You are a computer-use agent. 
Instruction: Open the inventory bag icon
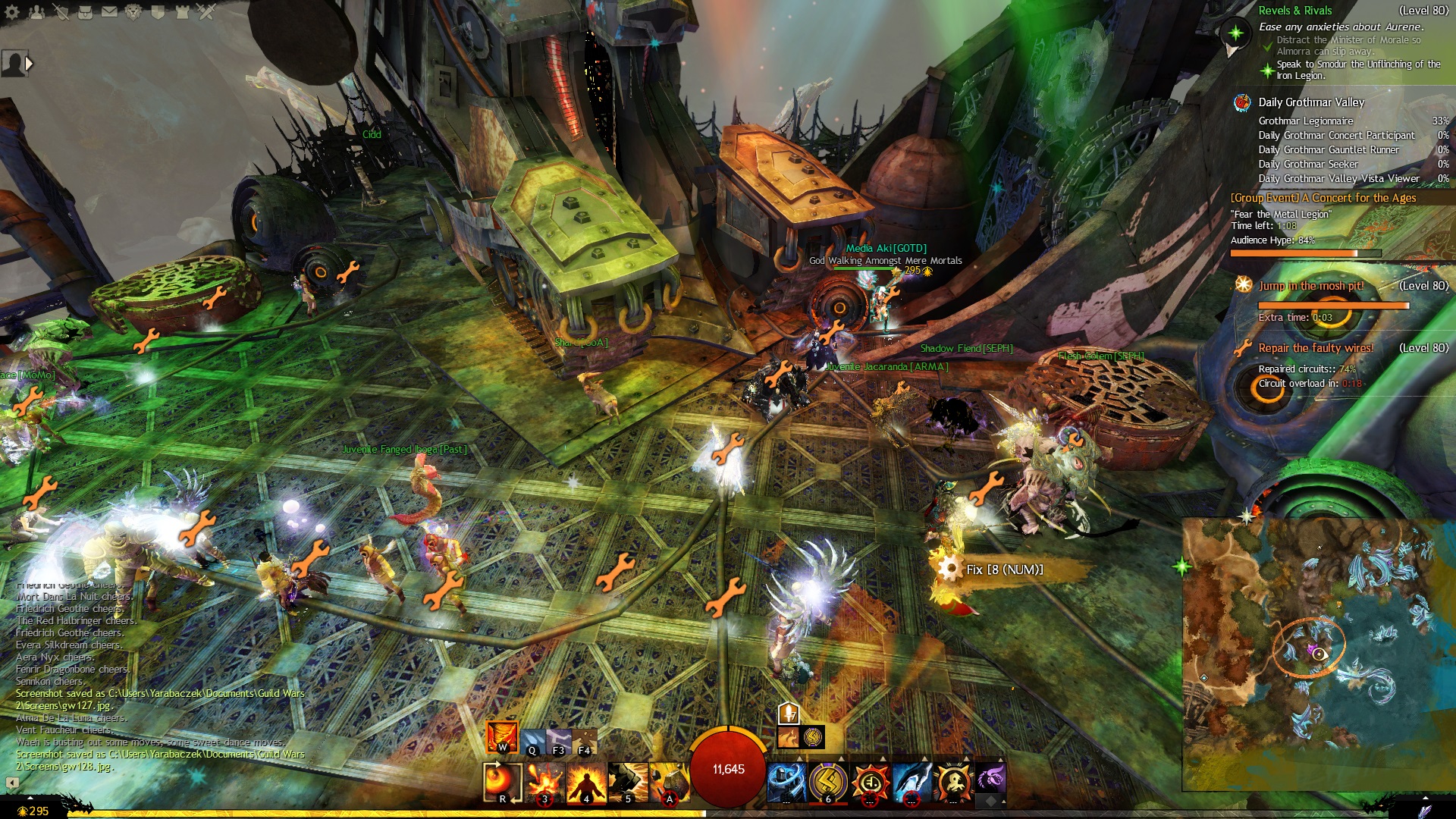pyautogui.click(x=85, y=12)
